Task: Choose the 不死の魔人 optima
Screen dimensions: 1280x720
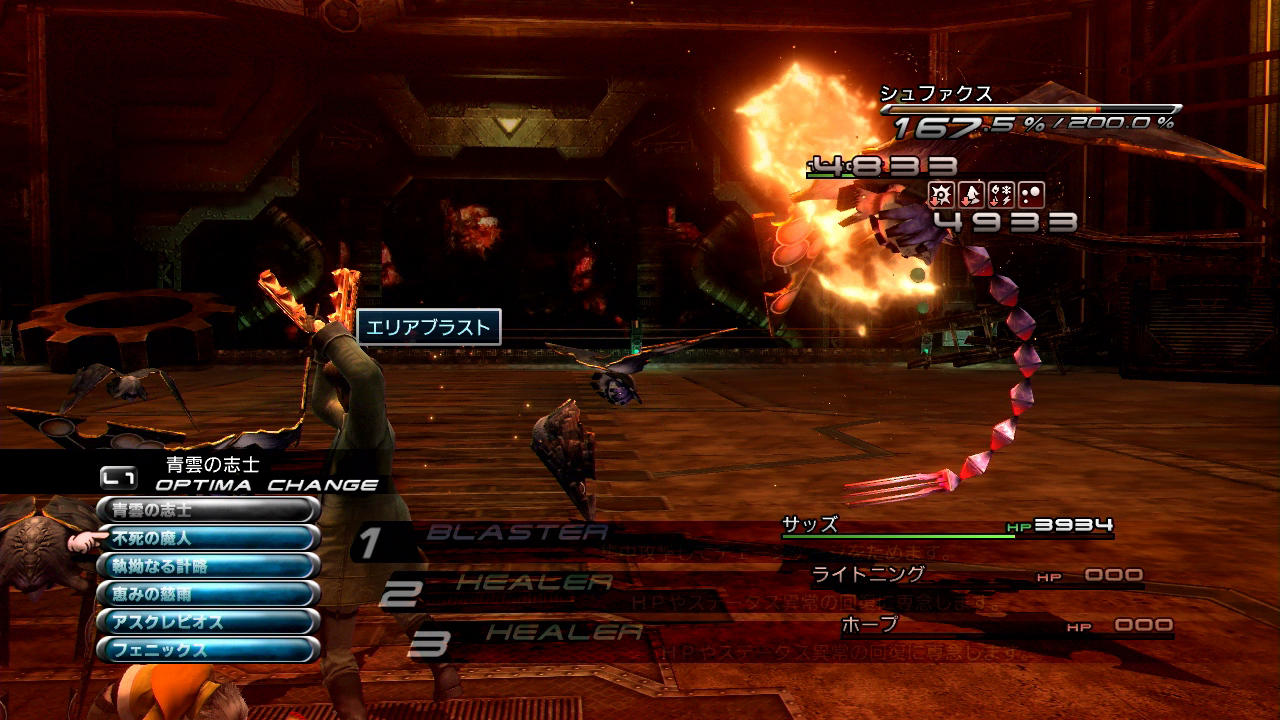Action: [x=208, y=538]
